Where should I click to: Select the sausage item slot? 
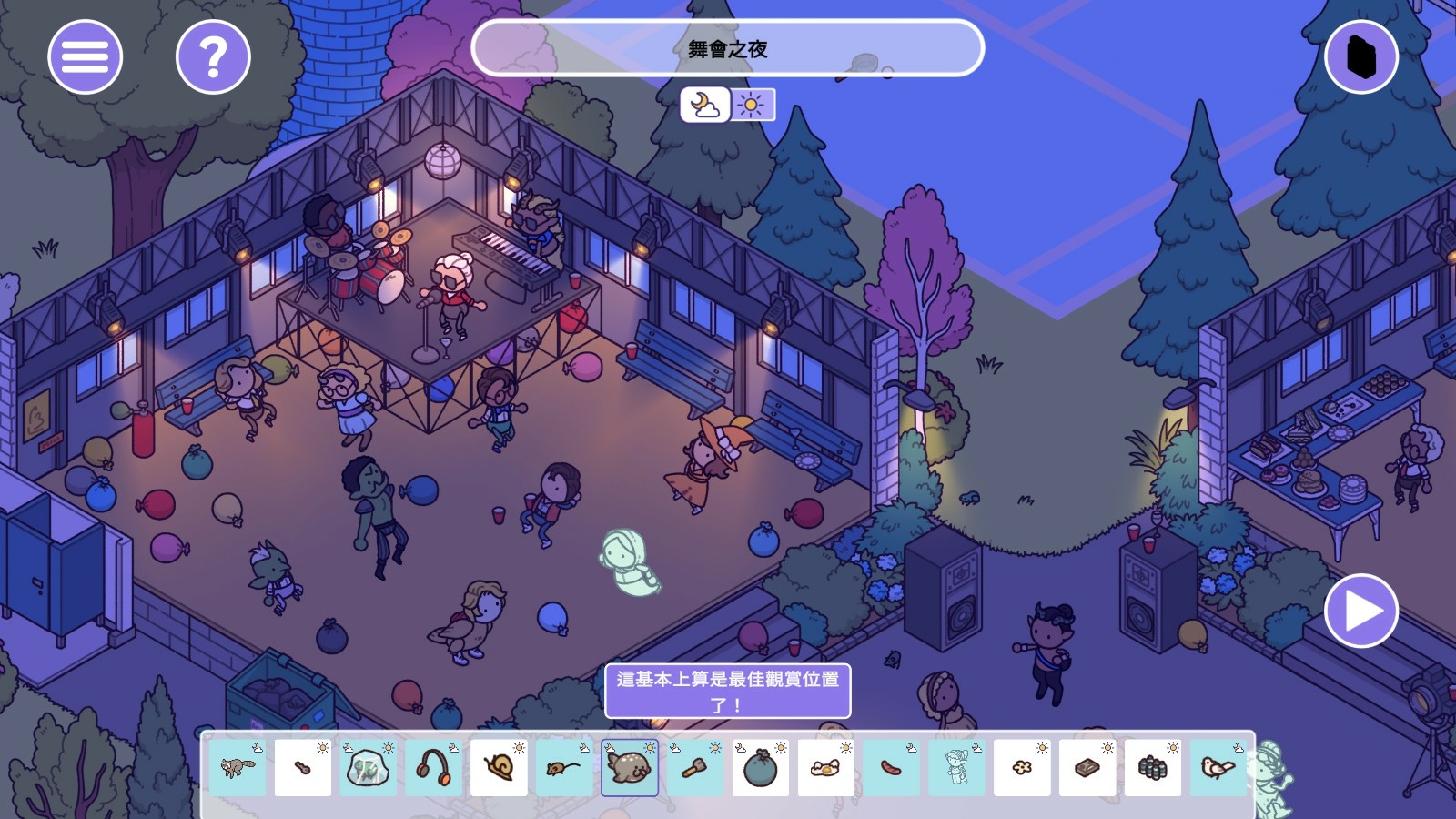(892, 767)
